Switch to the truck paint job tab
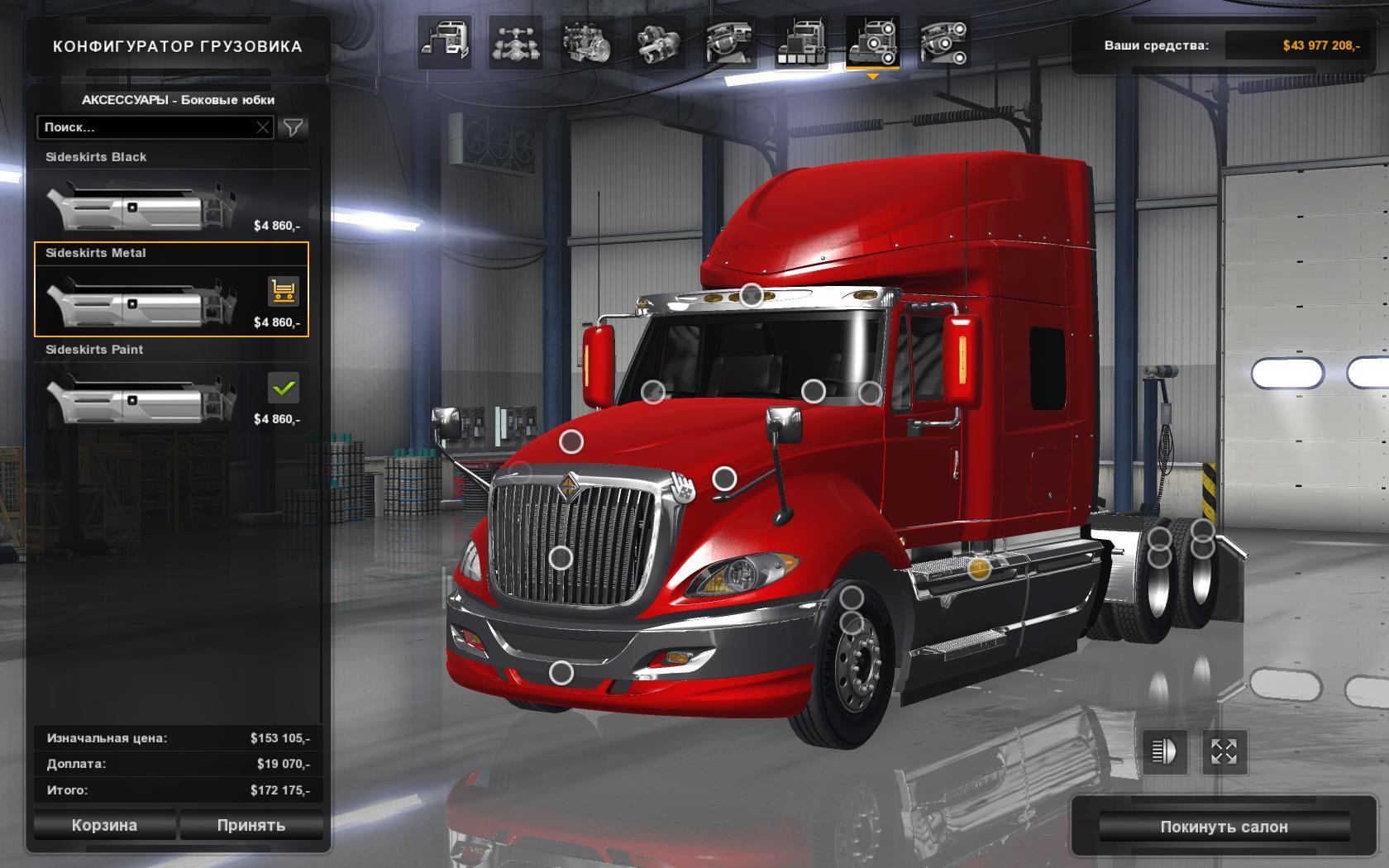The height and width of the screenshot is (868, 1389). tap(800, 42)
